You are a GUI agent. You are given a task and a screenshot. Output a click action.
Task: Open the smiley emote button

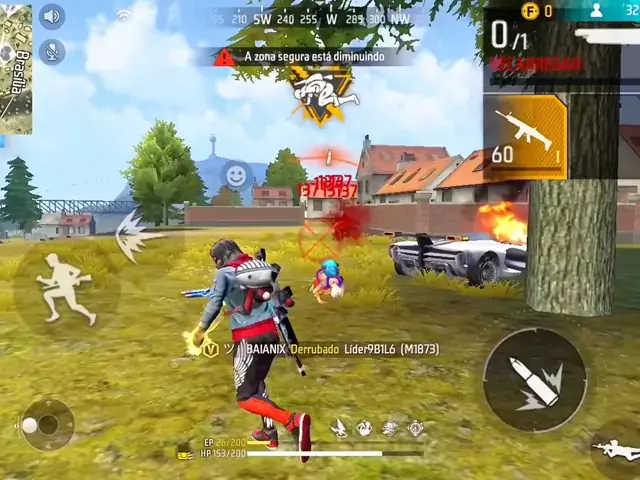click(235, 175)
